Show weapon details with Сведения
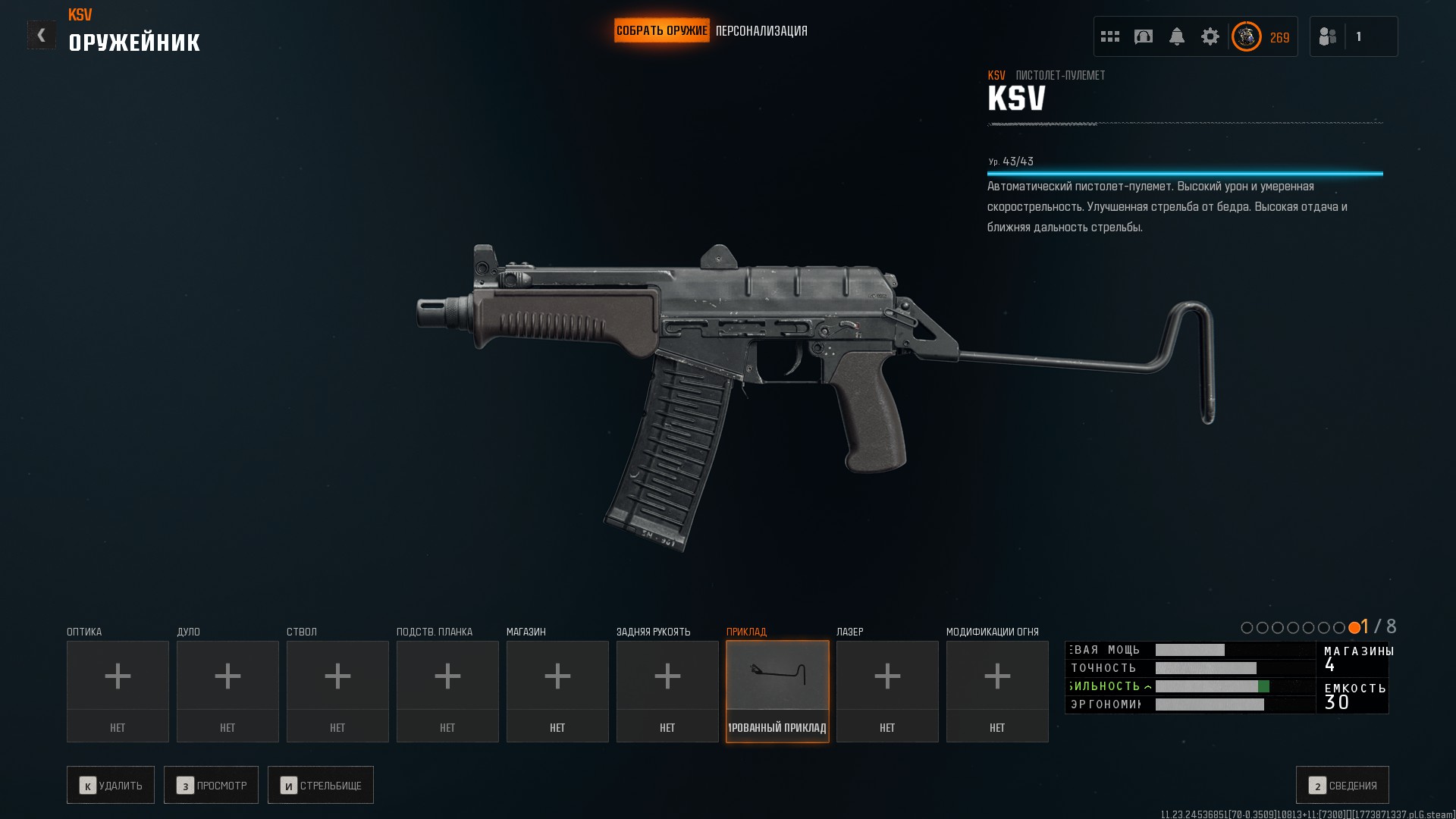Screen dimensions: 1456x819 coord(1342,785)
